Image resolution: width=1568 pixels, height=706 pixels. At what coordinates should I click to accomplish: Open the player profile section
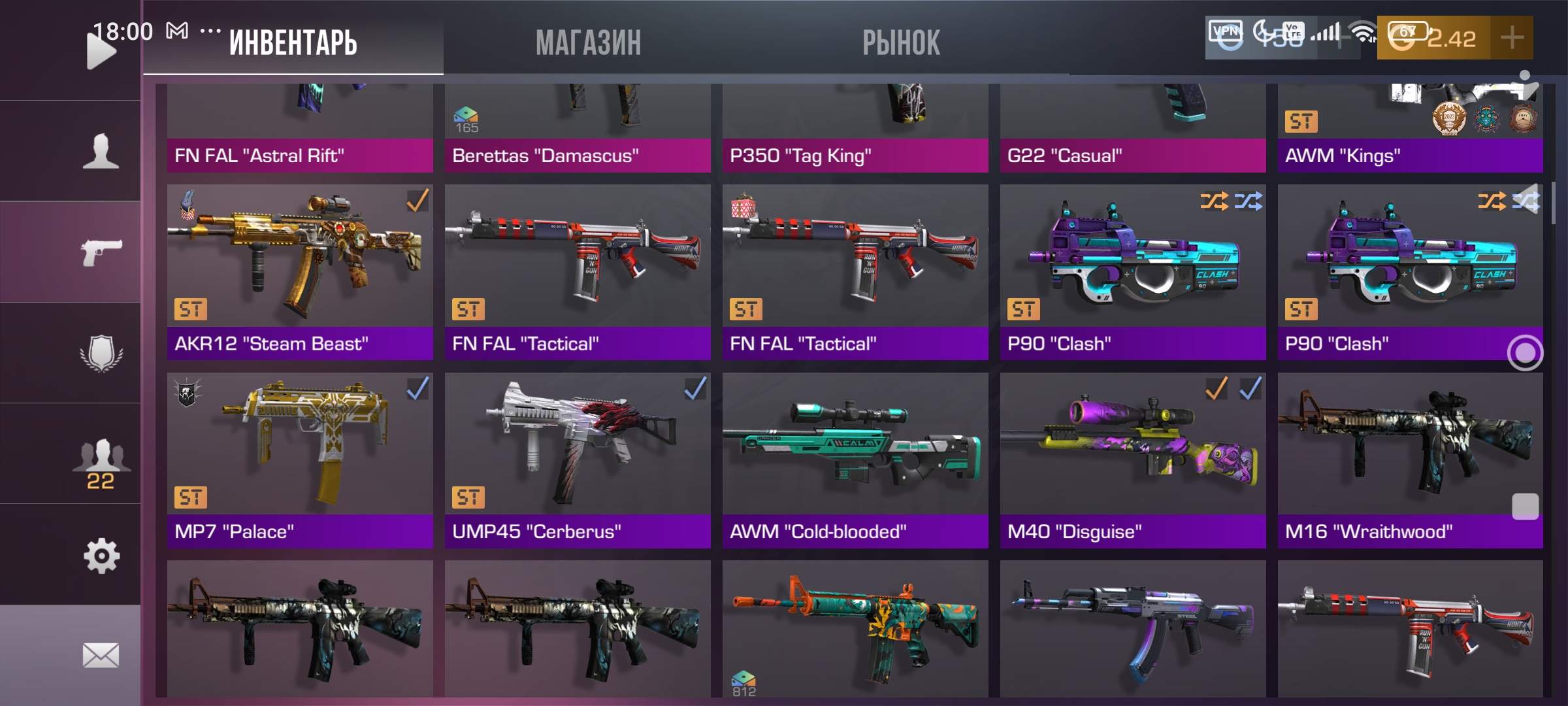click(101, 151)
